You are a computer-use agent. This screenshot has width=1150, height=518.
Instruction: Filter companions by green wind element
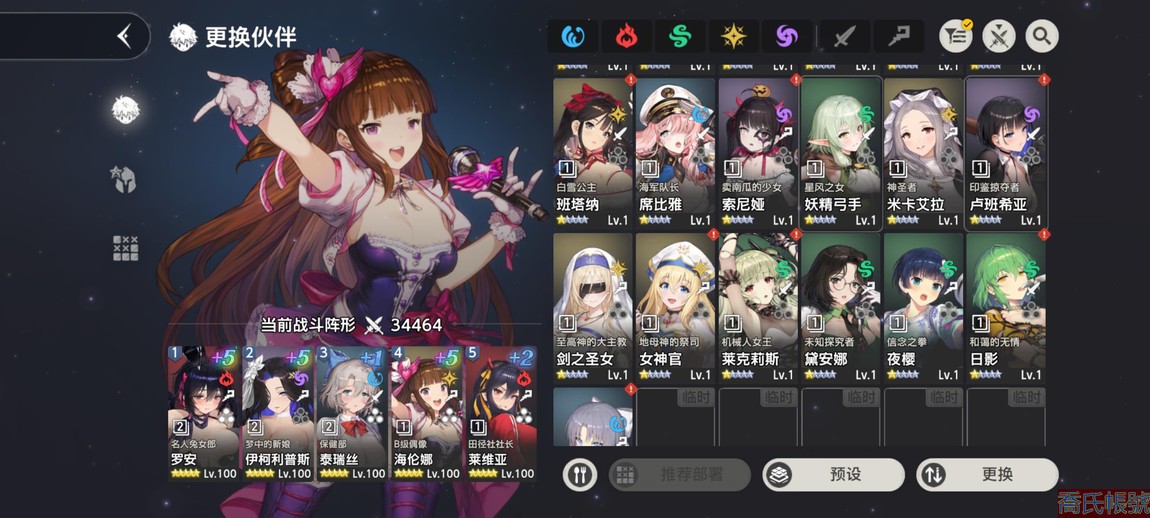[681, 37]
